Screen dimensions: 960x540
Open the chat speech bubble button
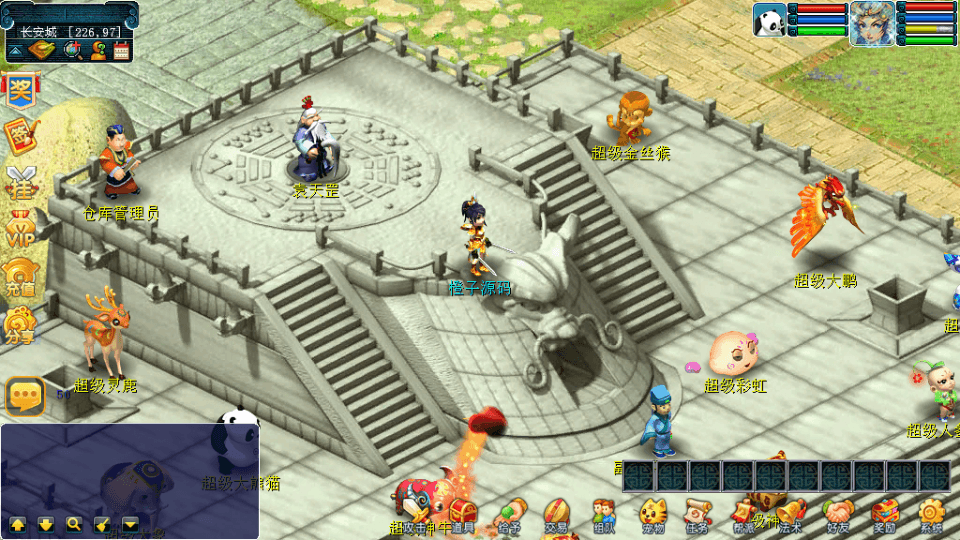(x=25, y=397)
